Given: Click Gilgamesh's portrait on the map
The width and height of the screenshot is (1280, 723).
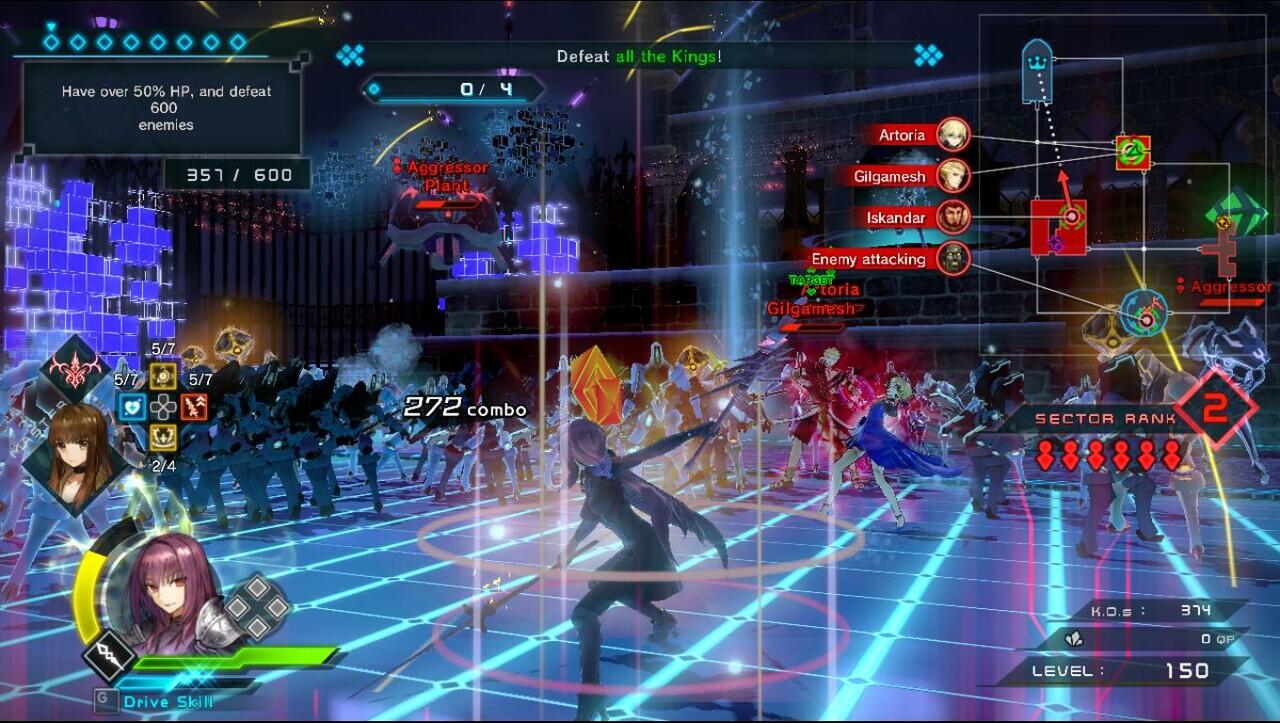Looking at the screenshot, I should [954, 176].
